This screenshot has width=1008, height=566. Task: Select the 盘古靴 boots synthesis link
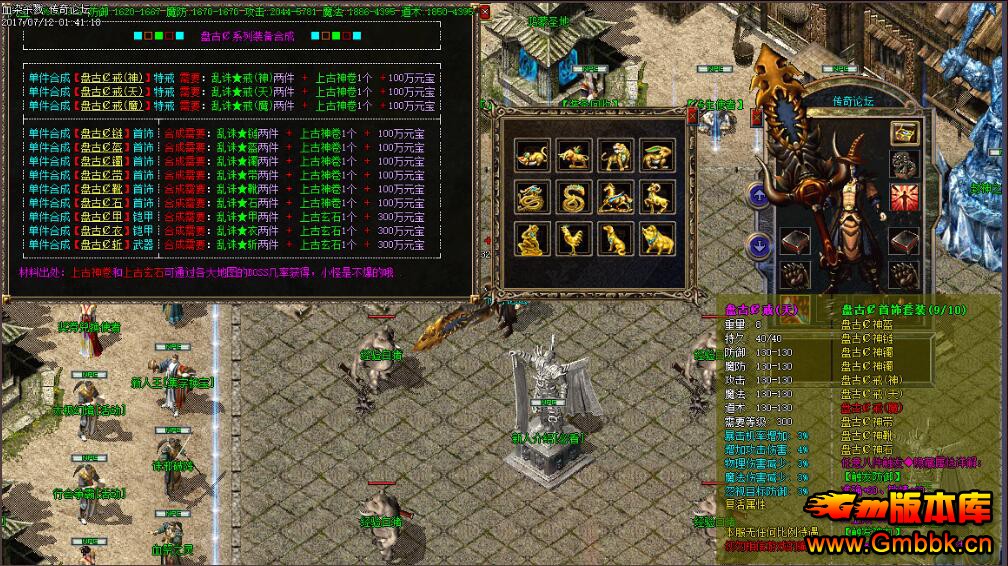tap(102, 188)
